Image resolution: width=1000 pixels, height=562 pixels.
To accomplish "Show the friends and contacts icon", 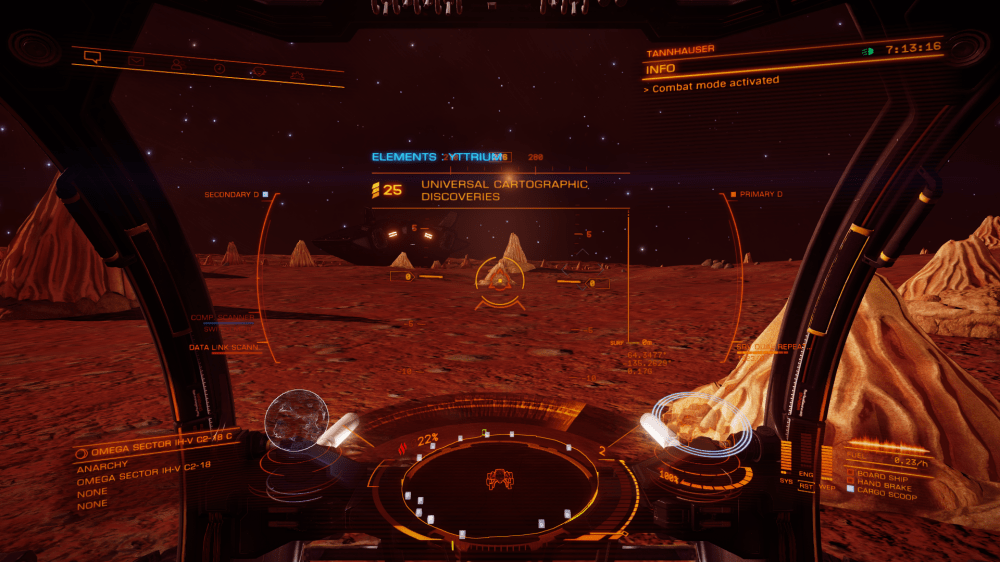I will (177, 66).
